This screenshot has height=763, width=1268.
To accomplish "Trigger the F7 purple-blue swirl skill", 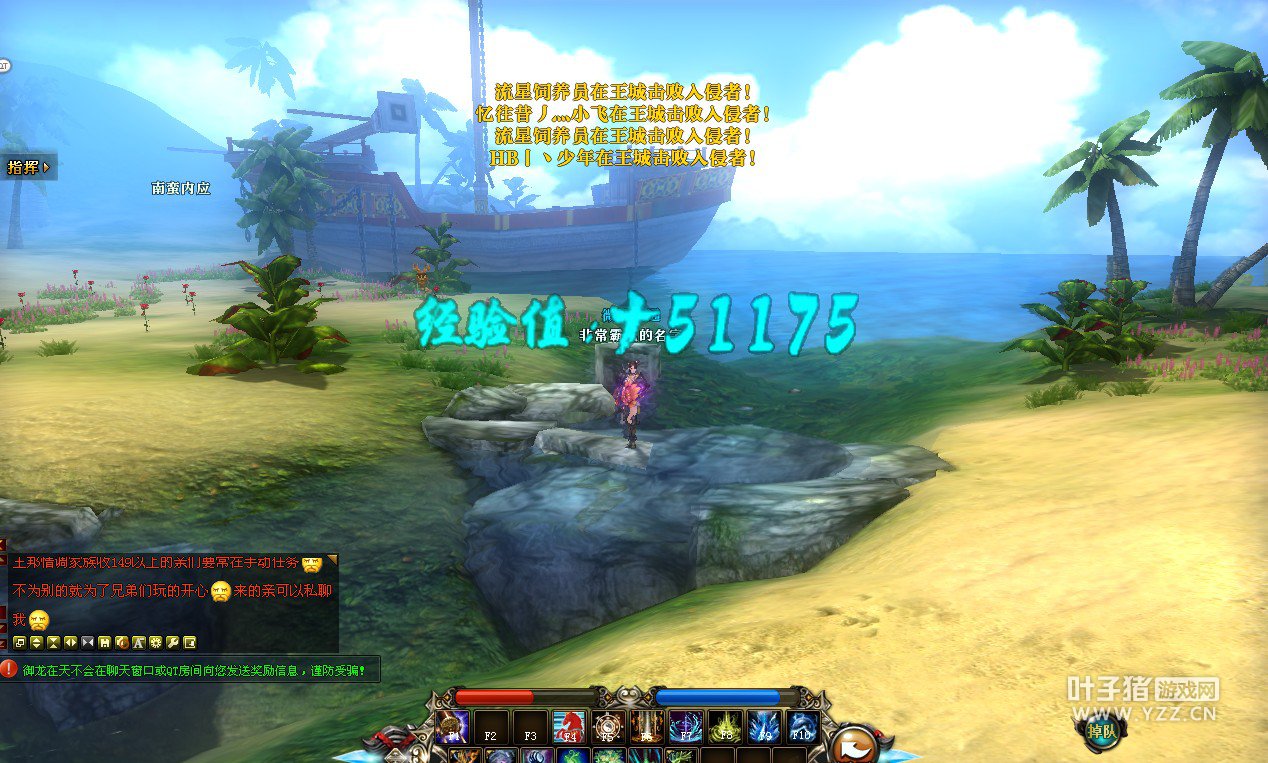I will coord(686,728).
